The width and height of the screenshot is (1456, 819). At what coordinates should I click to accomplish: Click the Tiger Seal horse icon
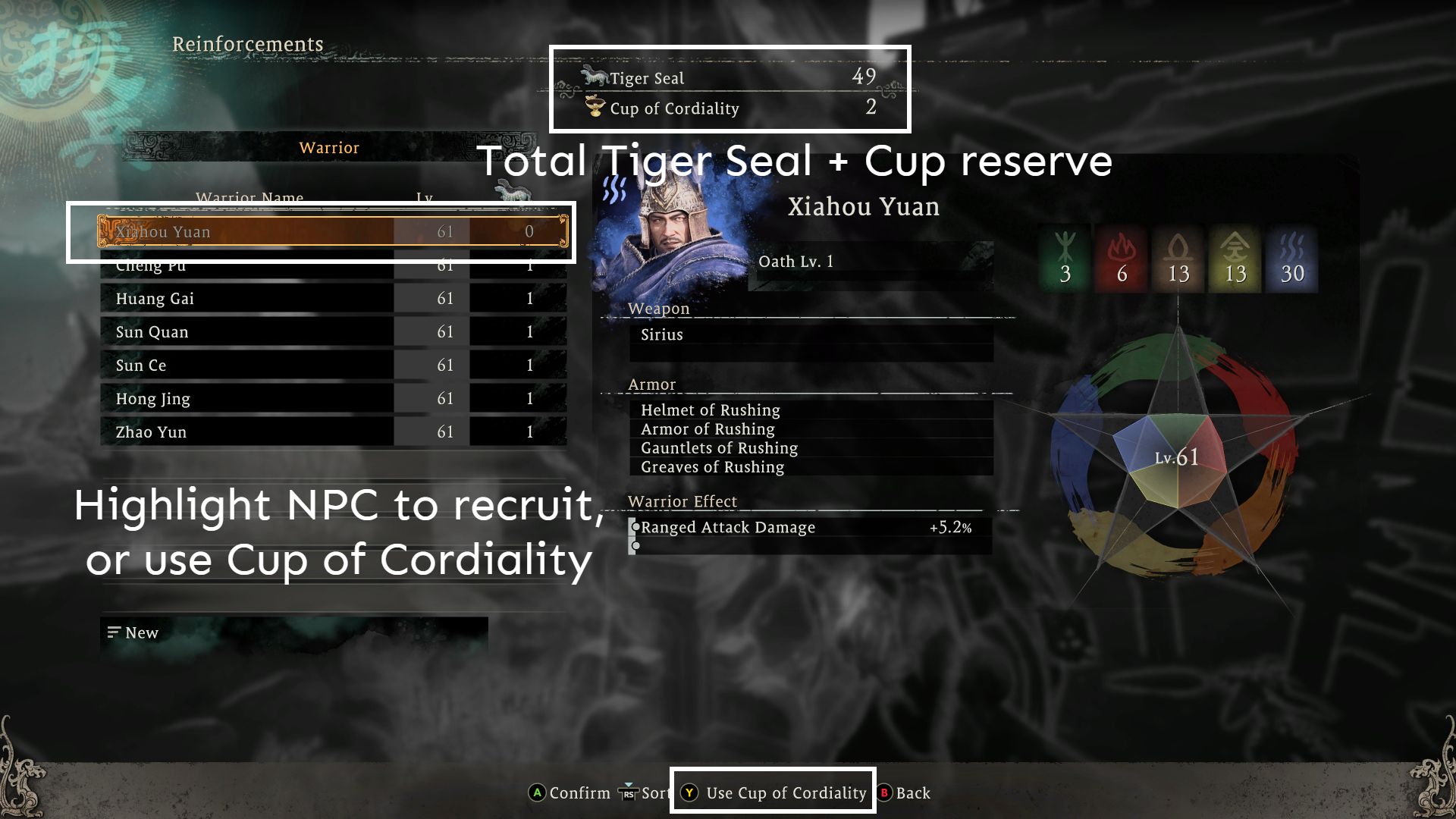(594, 76)
